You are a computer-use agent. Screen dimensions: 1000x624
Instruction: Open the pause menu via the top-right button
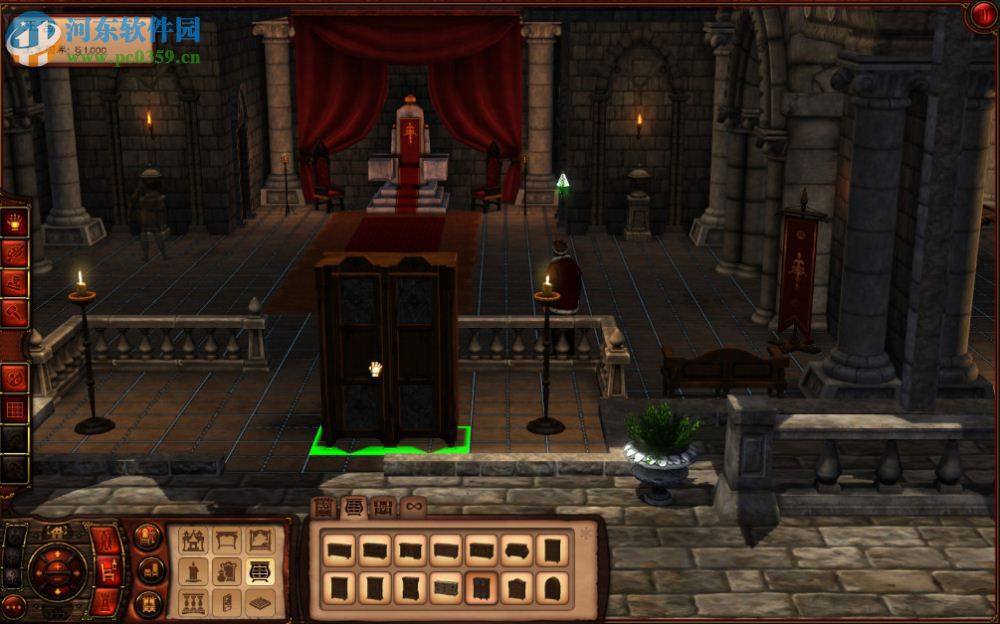point(981,14)
